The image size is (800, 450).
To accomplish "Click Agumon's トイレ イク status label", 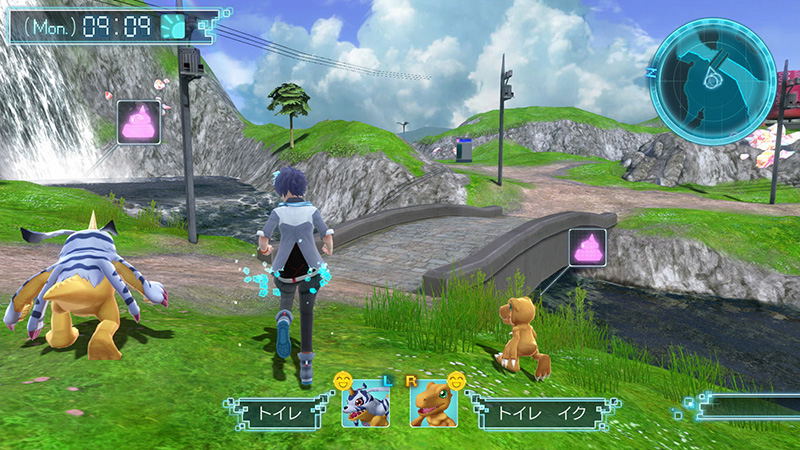I will [x=527, y=410].
